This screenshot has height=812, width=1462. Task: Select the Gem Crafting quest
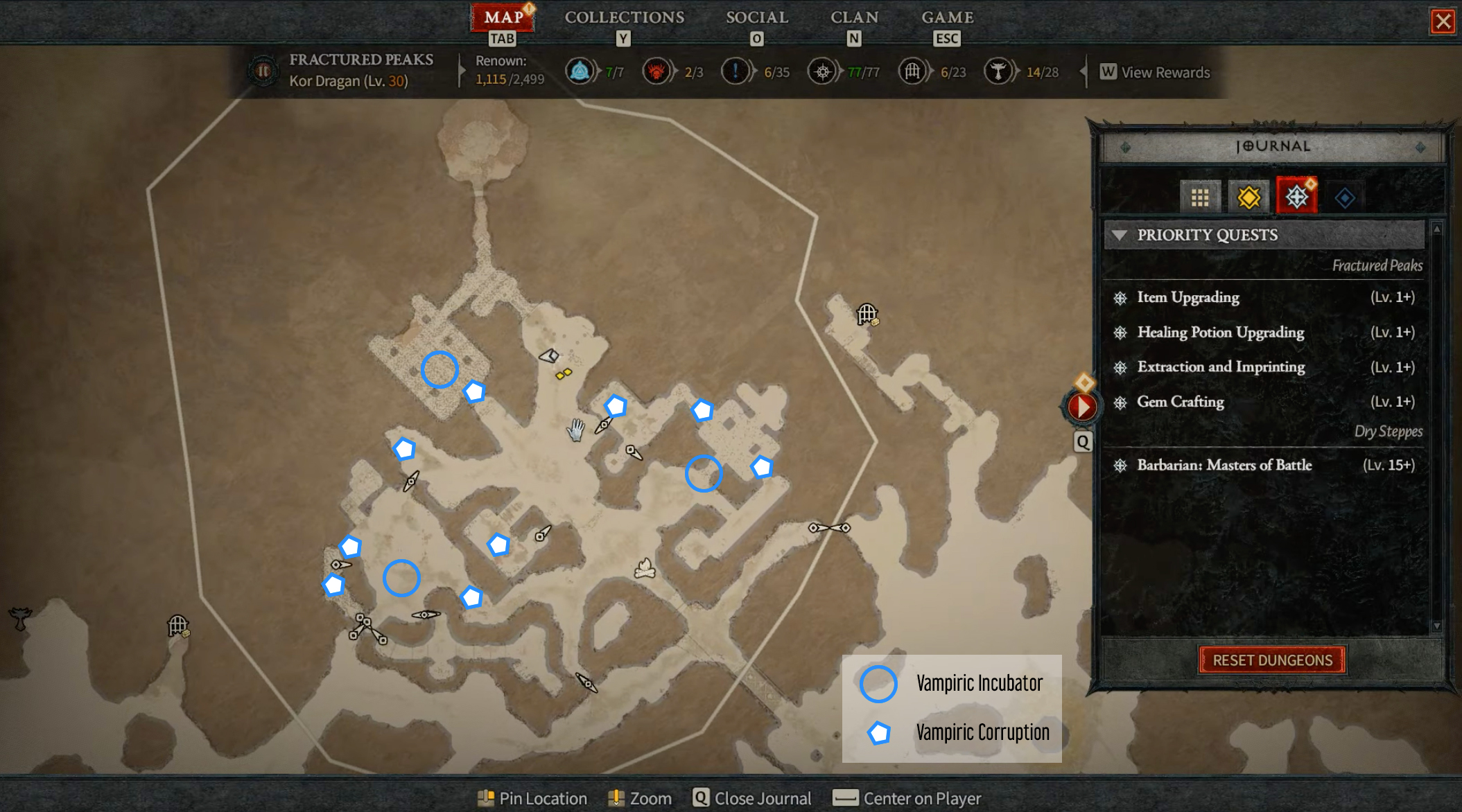[x=1180, y=402]
